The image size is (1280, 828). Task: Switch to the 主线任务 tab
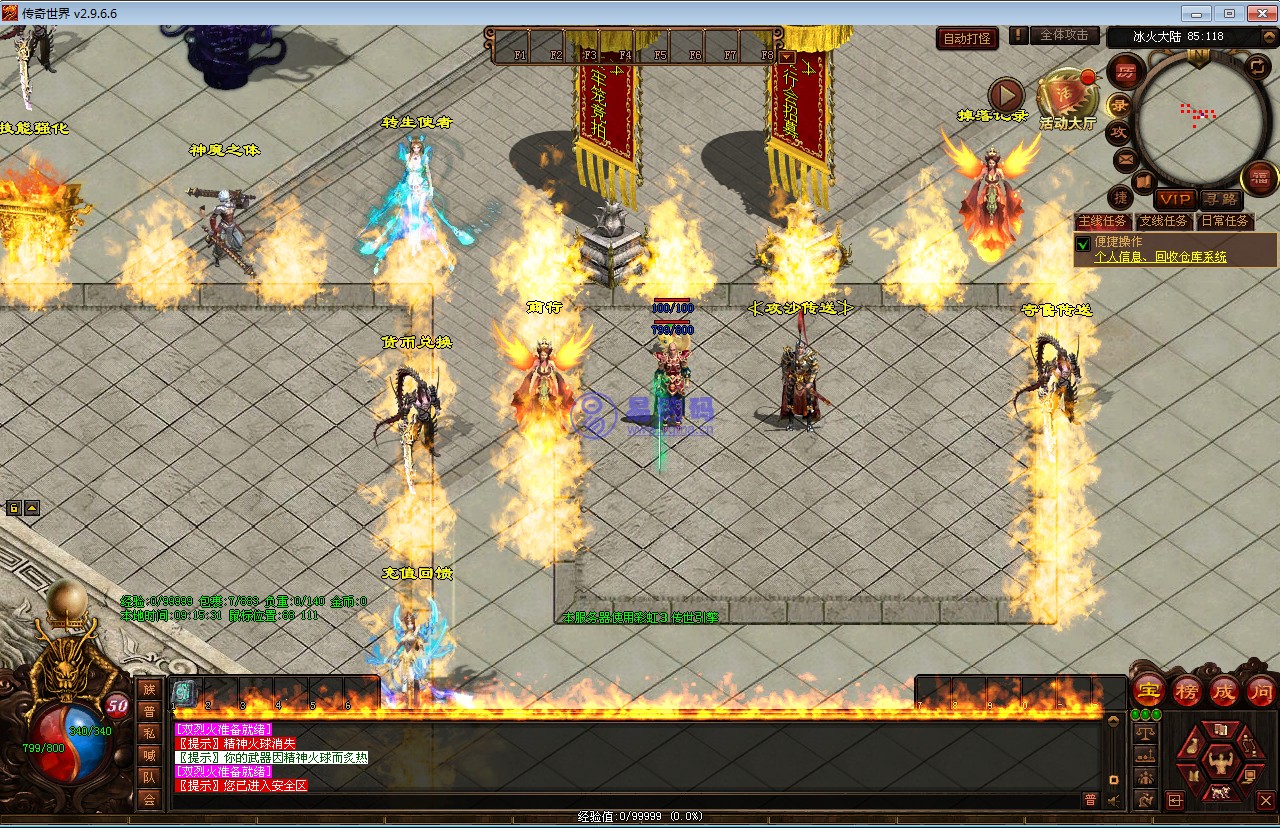pos(1102,221)
